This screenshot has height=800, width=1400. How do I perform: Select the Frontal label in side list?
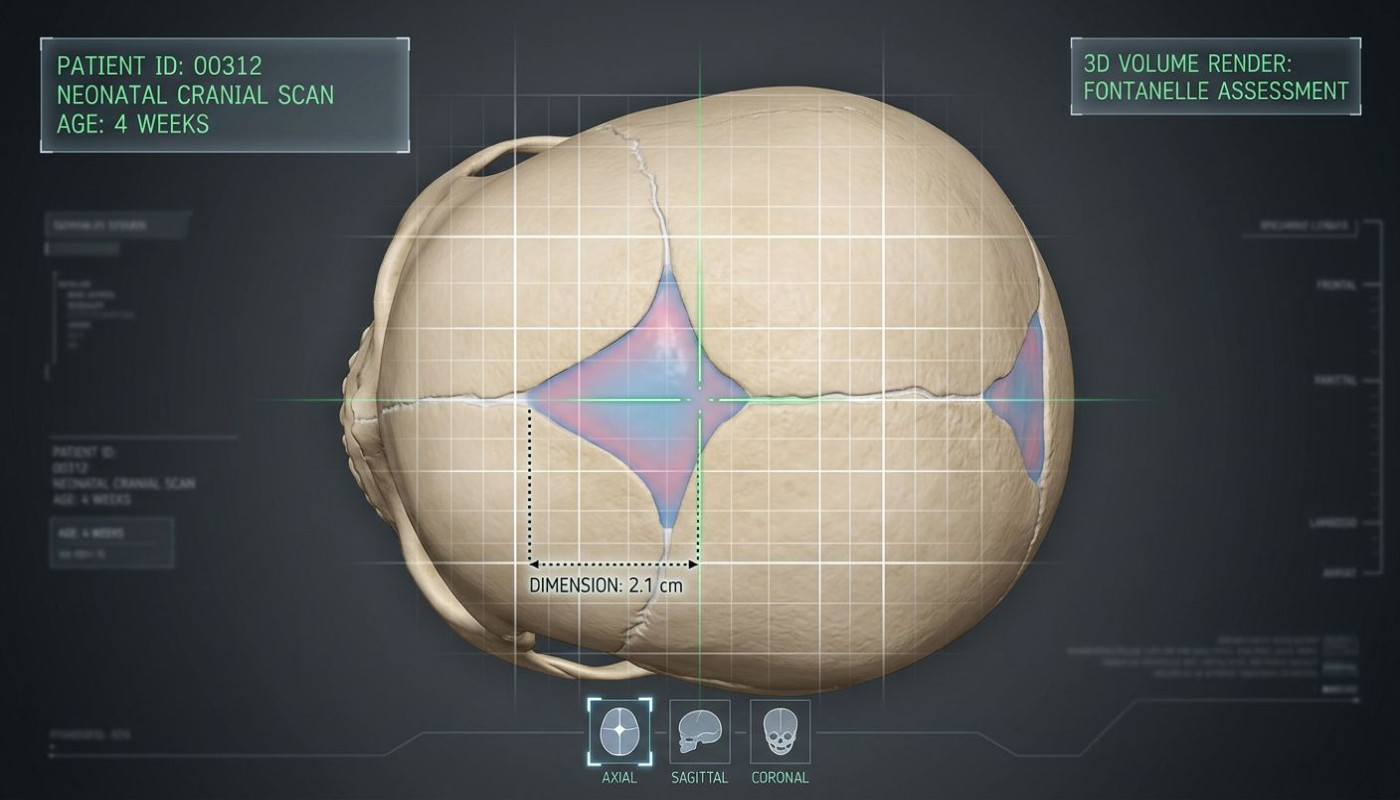tap(1336, 286)
